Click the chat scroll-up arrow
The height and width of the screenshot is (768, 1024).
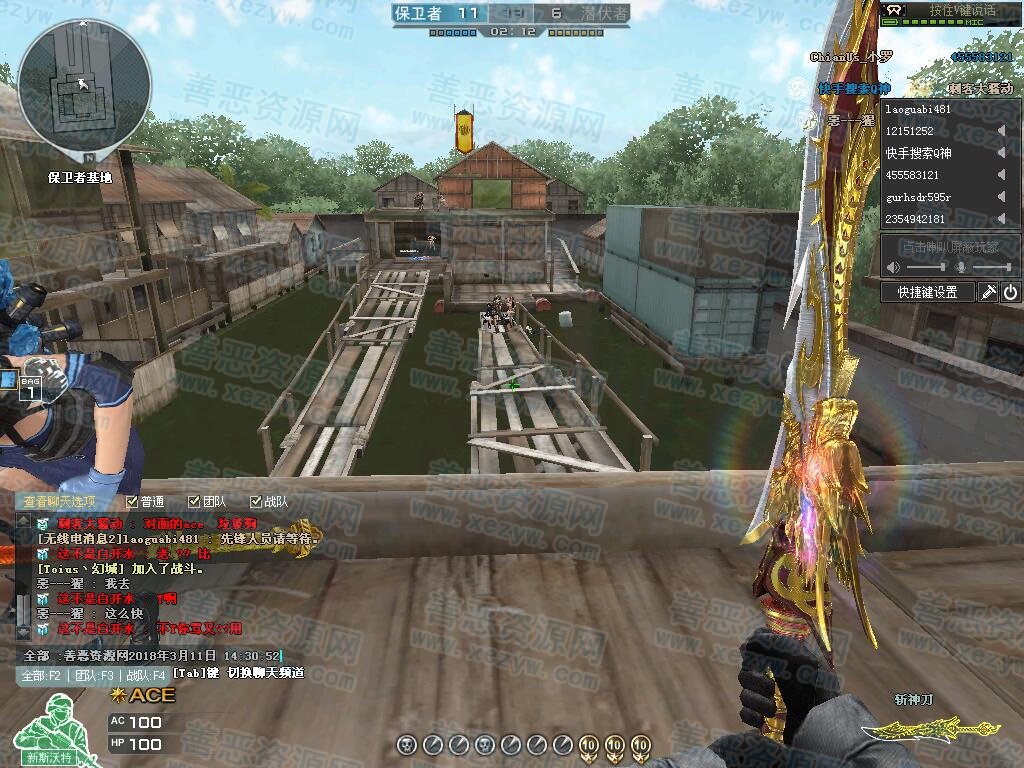click(x=23, y=519)
